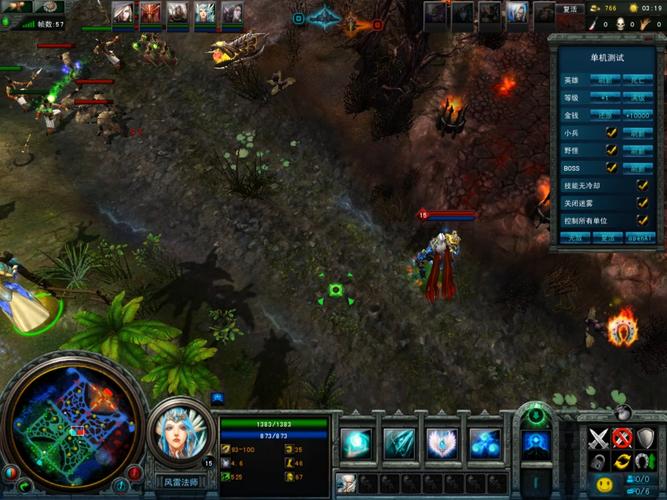Click the +10000 gold button
The height and width of the screenshot is (500, 667).
(638, 115)
